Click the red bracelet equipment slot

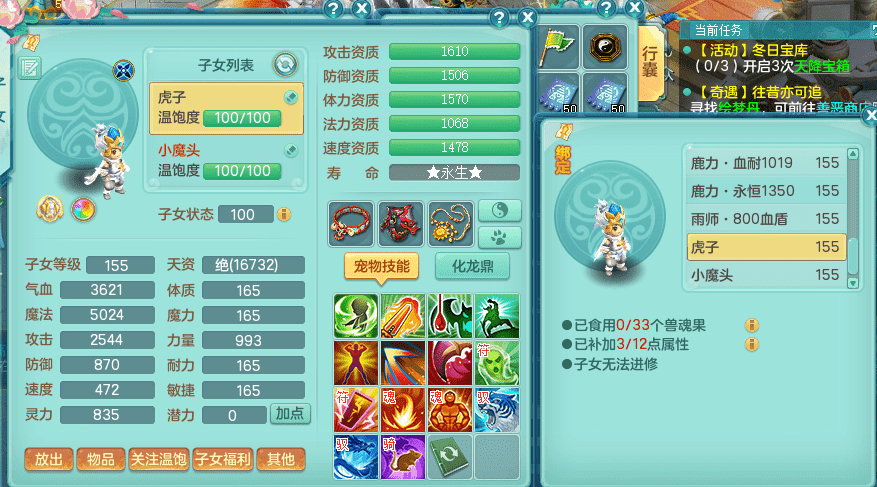click(352, 223)
